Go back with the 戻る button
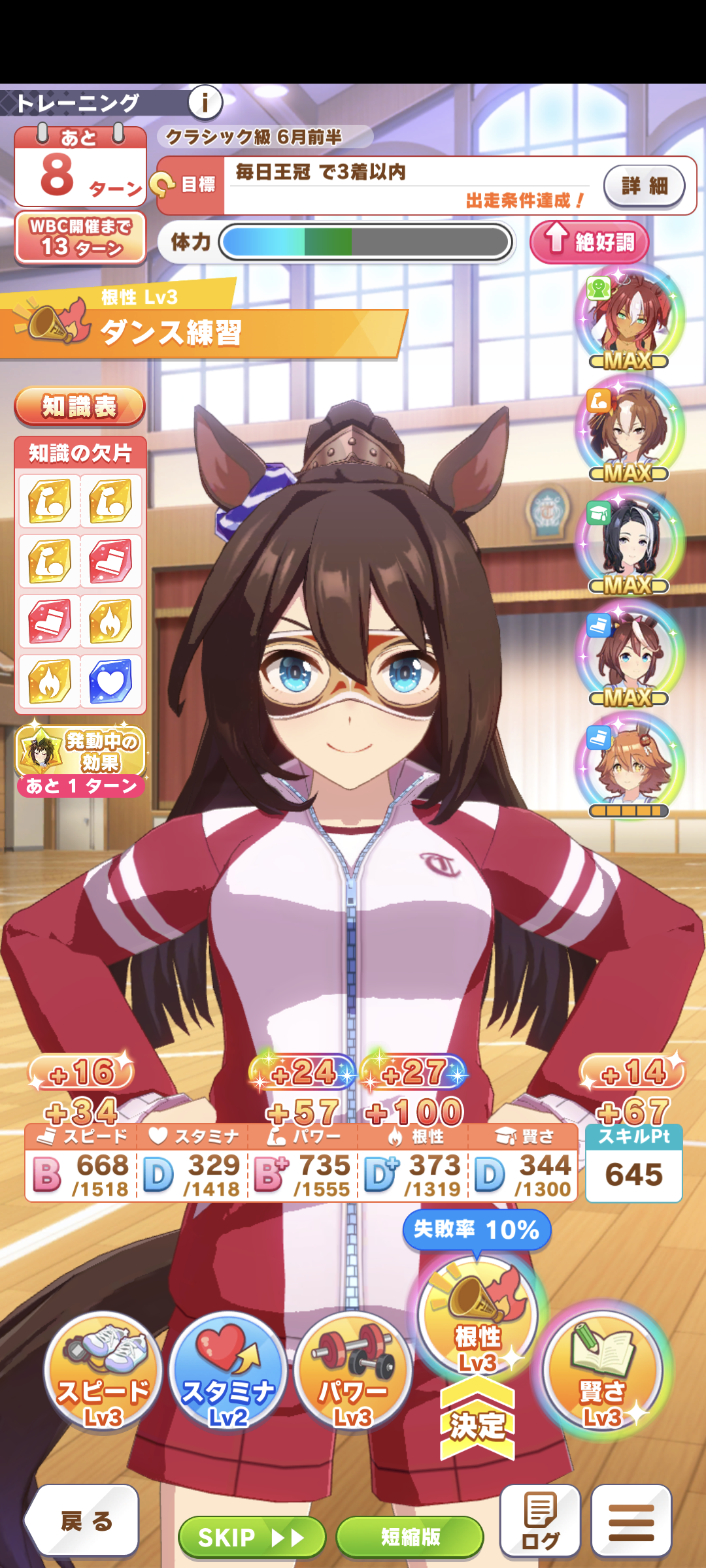 [x=84, y=1521]
